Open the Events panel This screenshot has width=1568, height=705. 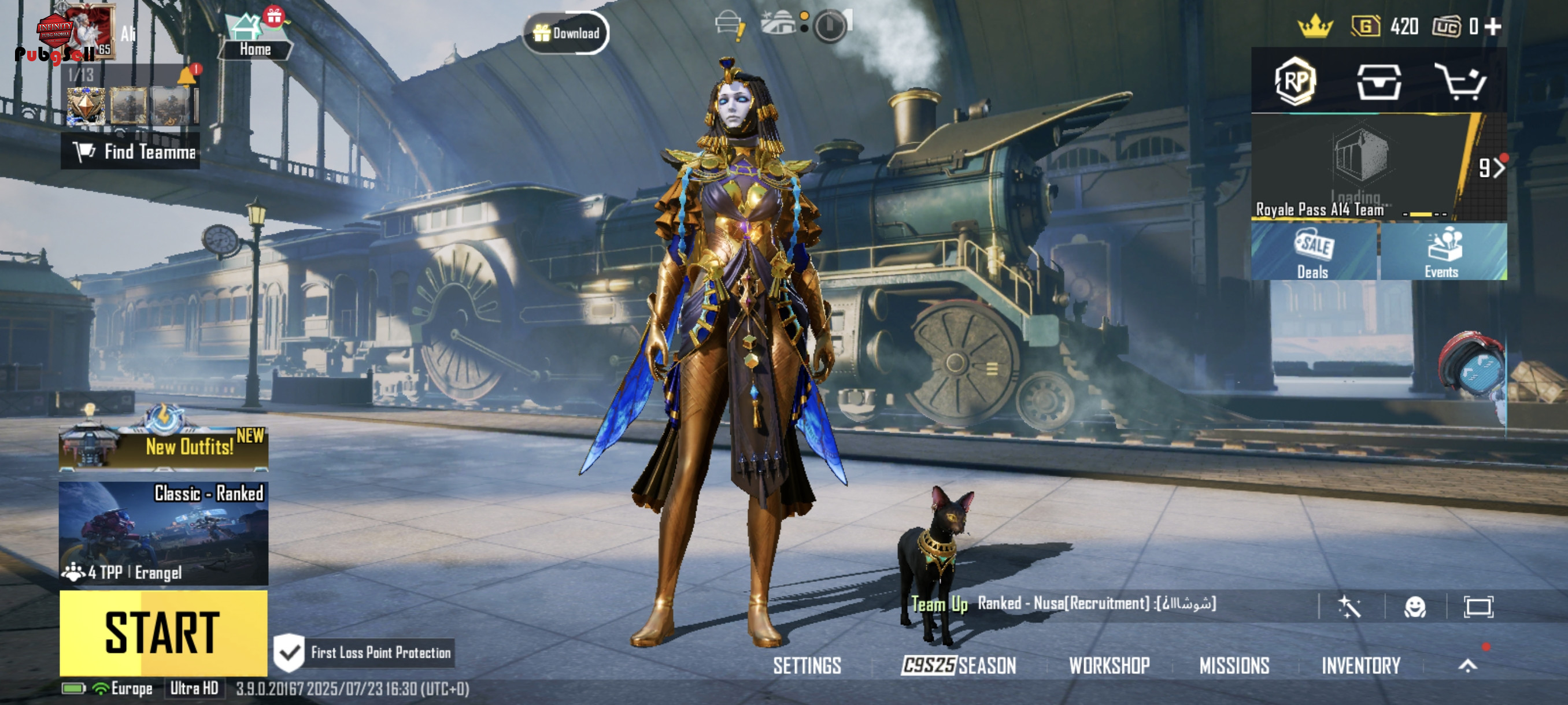[x=1443, y=252]
